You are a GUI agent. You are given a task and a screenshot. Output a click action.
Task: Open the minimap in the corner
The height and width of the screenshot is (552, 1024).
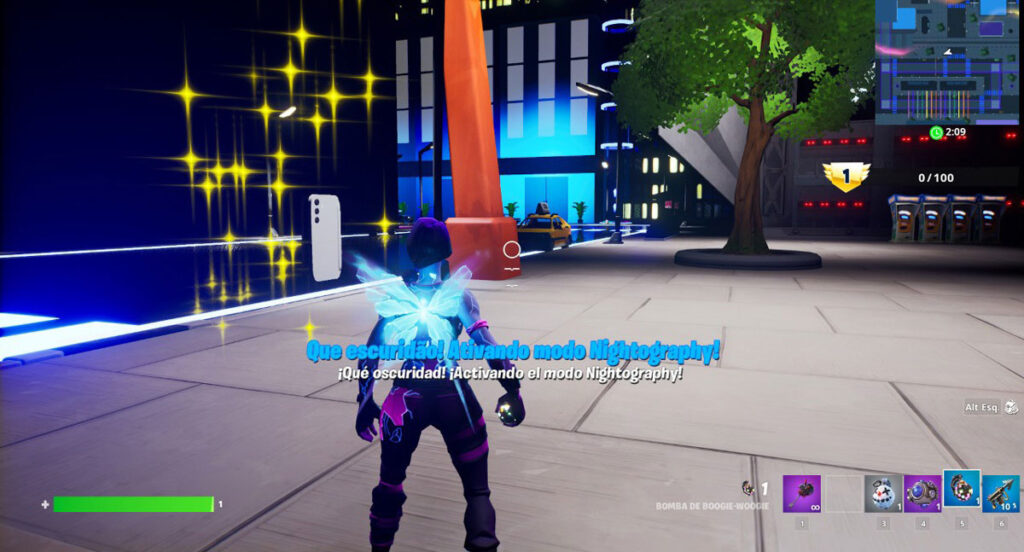click(x=948, y=60)
